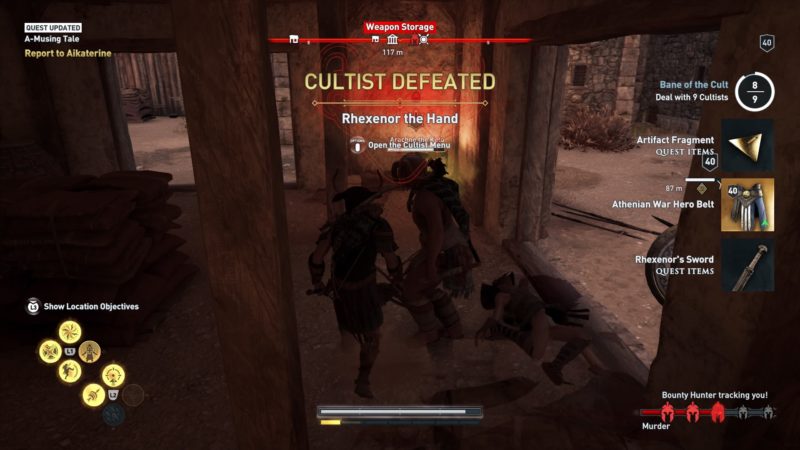The height and width of the screenshot is (450, 800).
Task: Select the Athenian War Hero Belt icon
Action: (x=747, y=205)
